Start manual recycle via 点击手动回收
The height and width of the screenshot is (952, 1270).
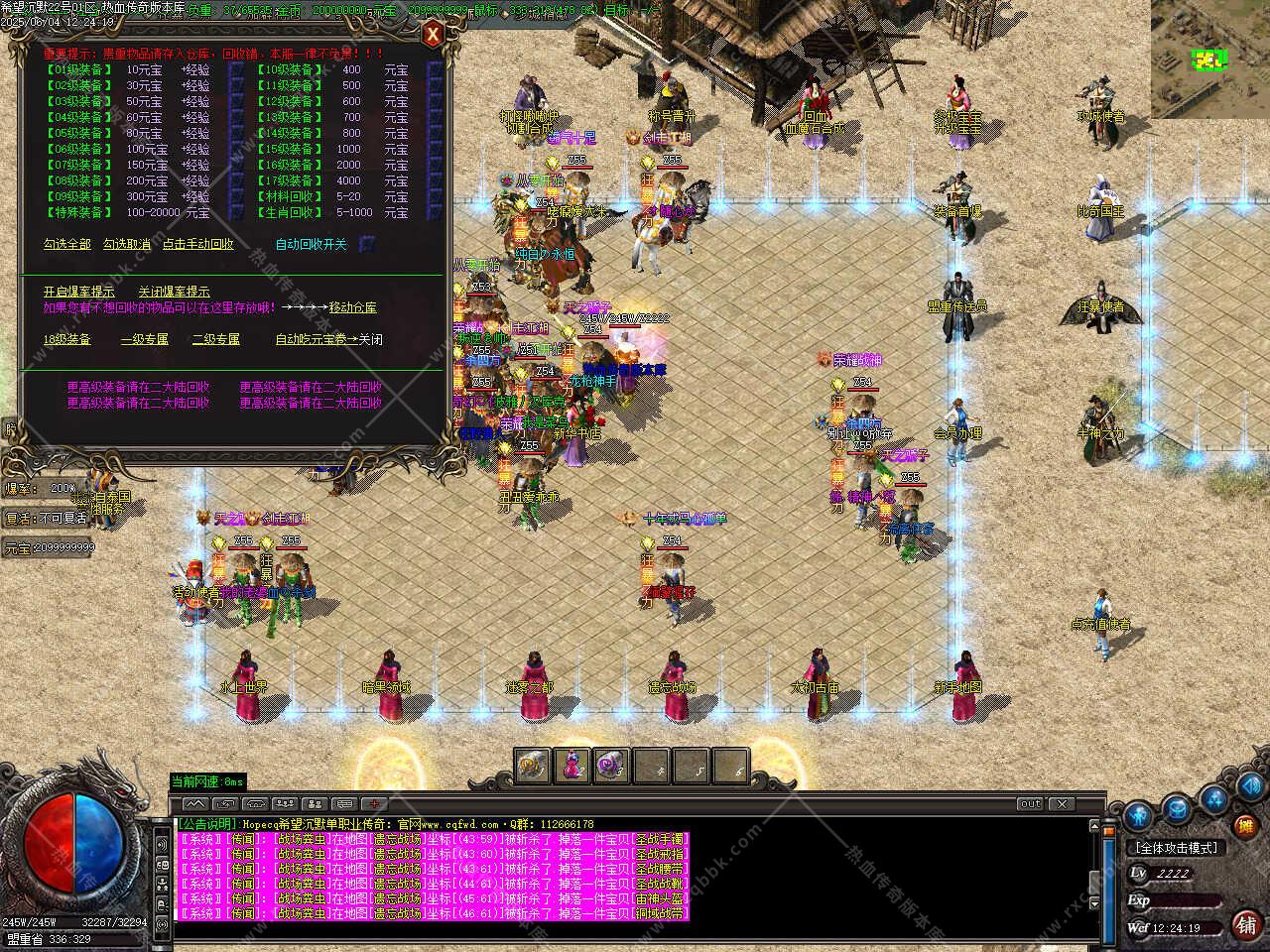198,244
